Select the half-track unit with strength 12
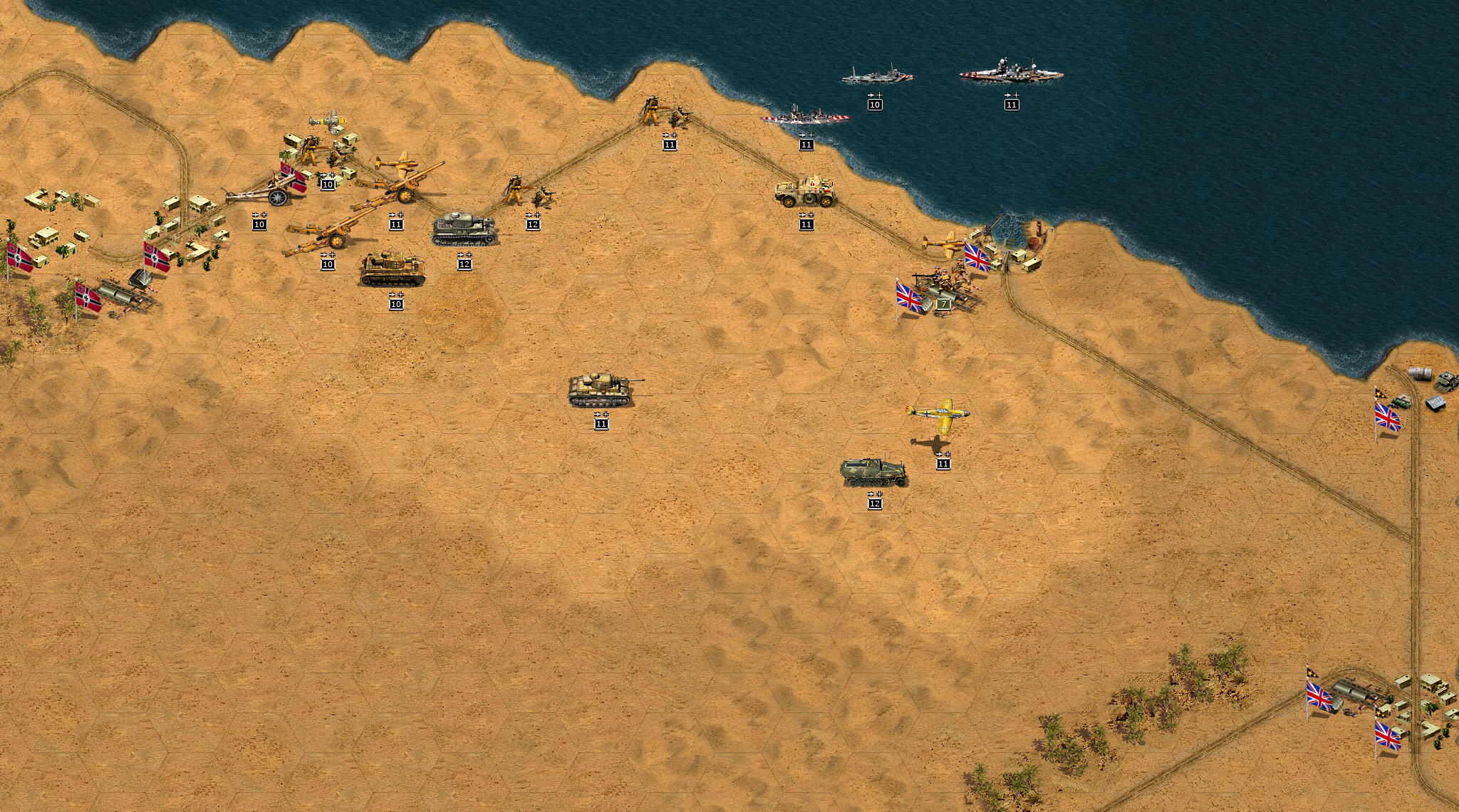Image resolution: width=1459 pixels, height=812 pixels. (874, 473)
